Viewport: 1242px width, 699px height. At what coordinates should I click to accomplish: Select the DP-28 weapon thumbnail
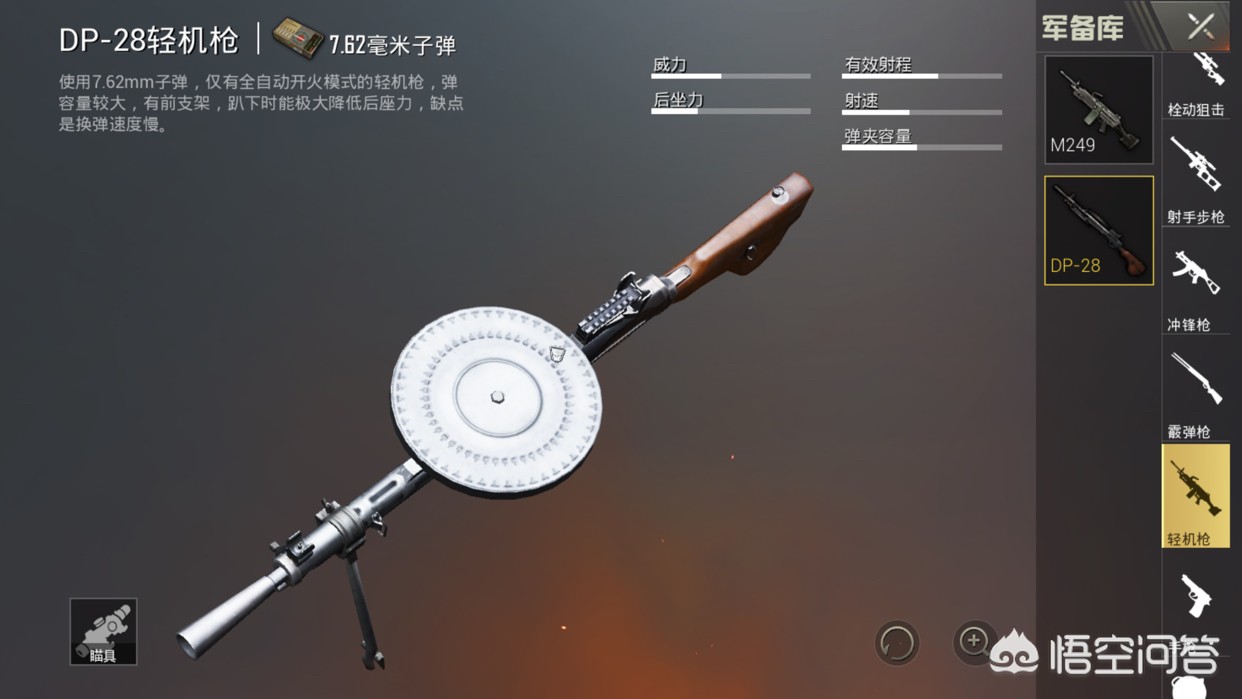1098,231
